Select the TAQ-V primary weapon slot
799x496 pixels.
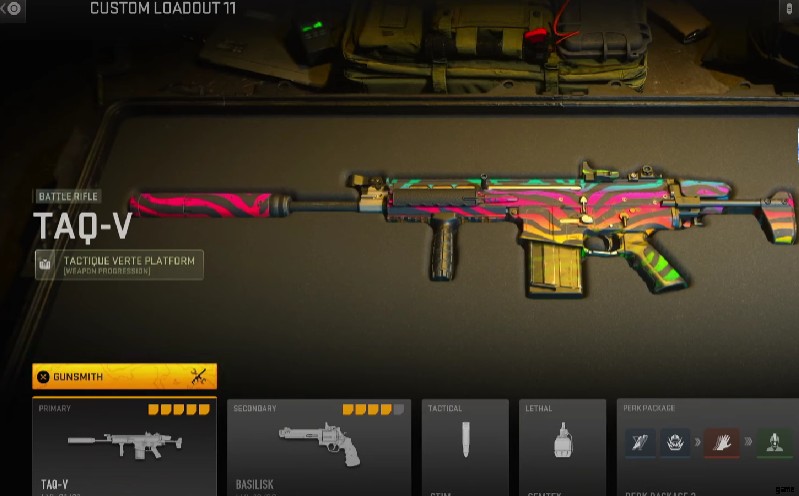pyautogui.click(x=124, y=447)
